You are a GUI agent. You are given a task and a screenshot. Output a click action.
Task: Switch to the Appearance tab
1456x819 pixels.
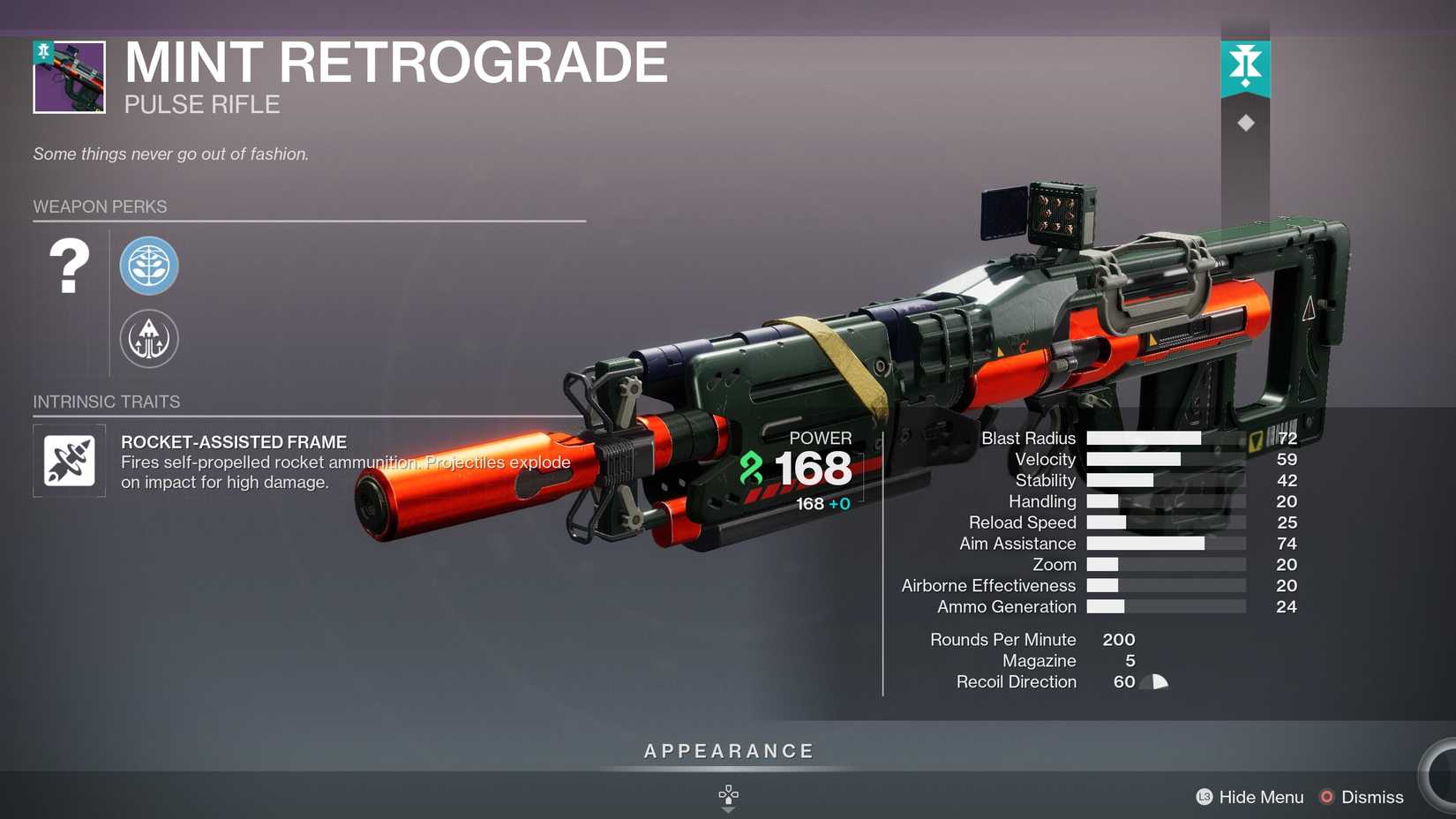[727, 750]
